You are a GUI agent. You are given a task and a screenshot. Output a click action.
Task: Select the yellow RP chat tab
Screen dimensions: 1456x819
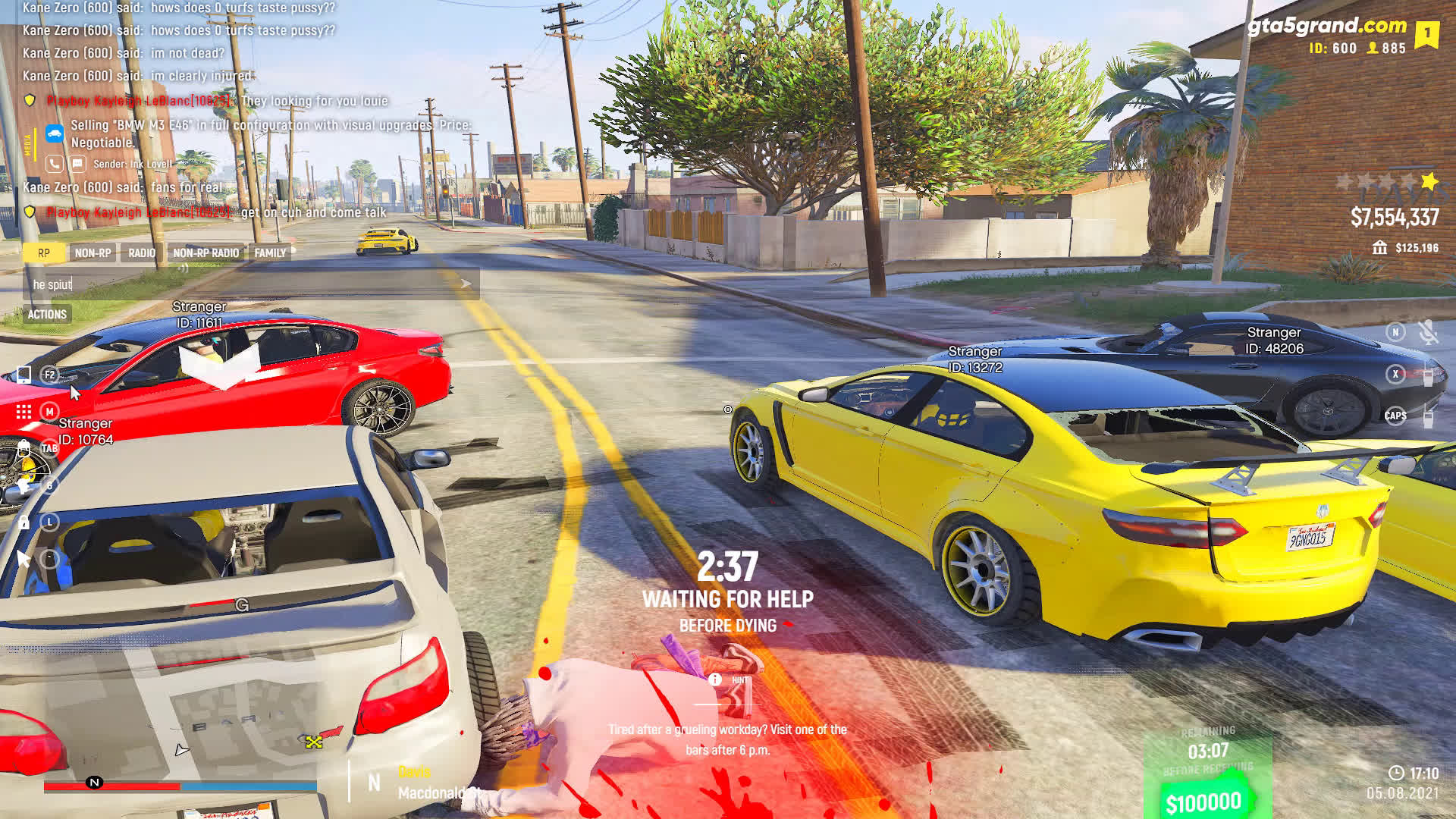(x=43, y=253)
